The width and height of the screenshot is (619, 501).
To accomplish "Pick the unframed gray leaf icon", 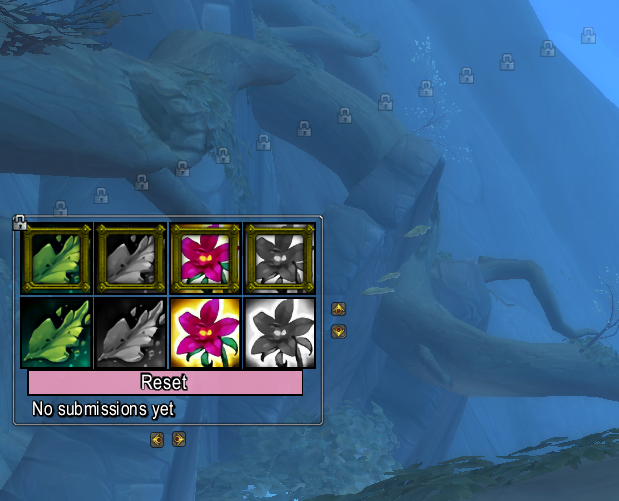I will point(131,333).
